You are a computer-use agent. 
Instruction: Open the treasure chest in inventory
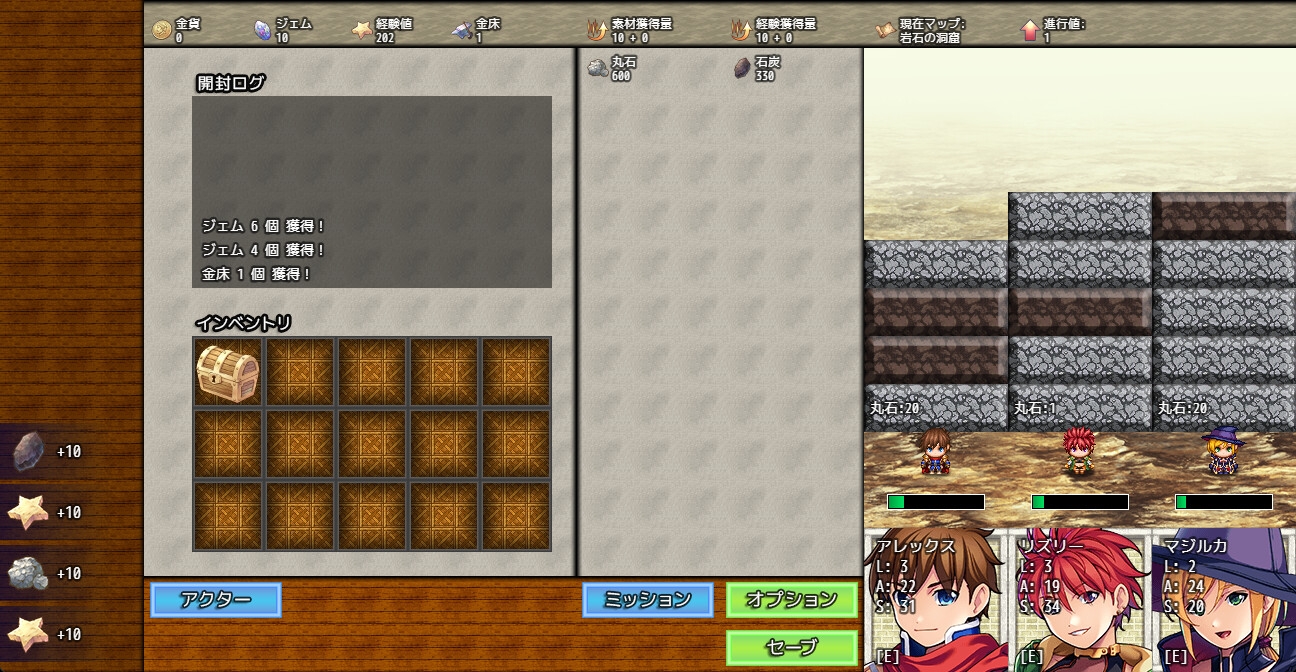(x=228, y=372)
